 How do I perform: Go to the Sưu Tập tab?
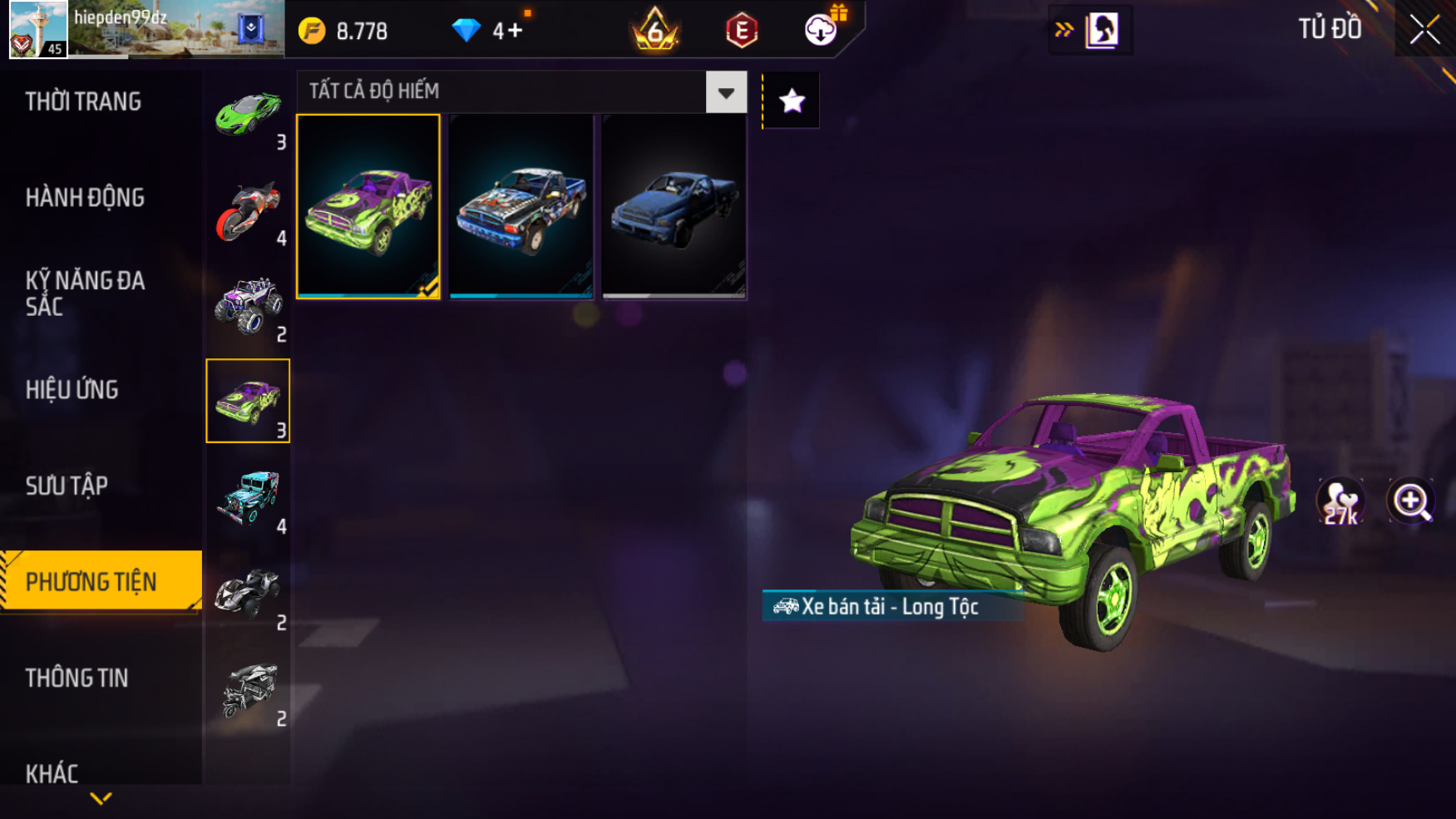click(67, 486)
